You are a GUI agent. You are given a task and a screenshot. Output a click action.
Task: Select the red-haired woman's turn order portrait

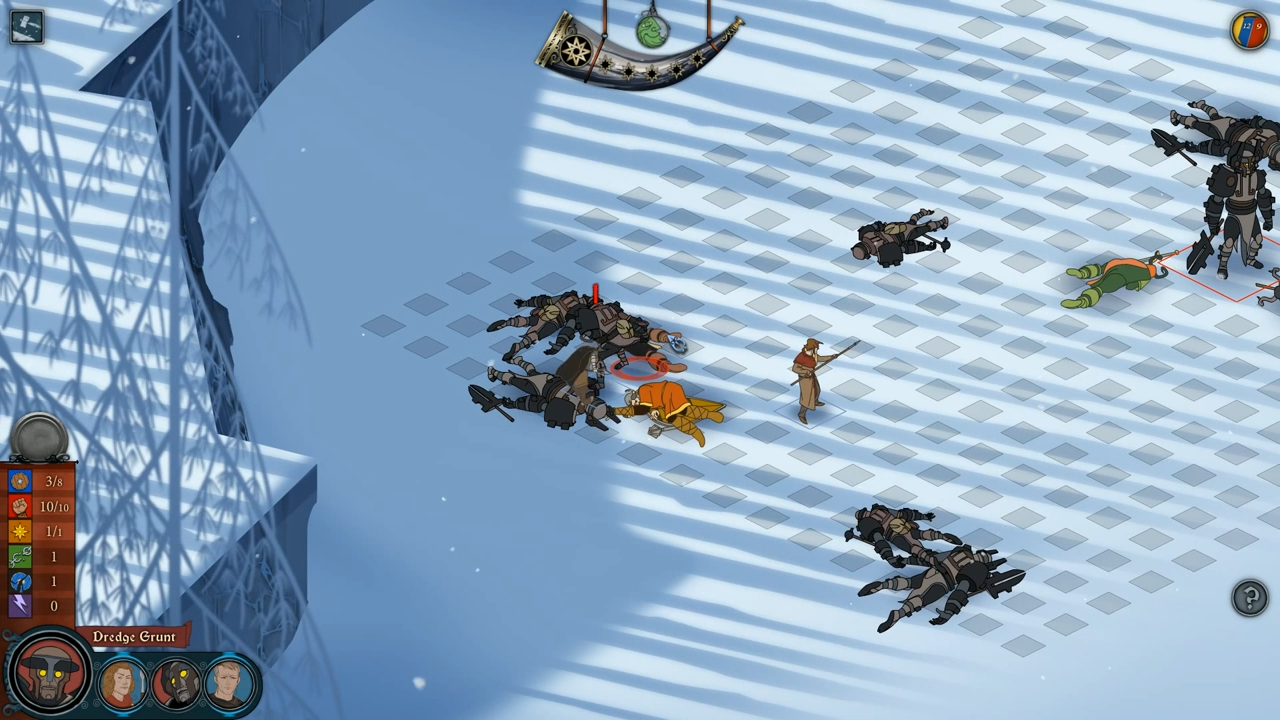click(122, 683)
